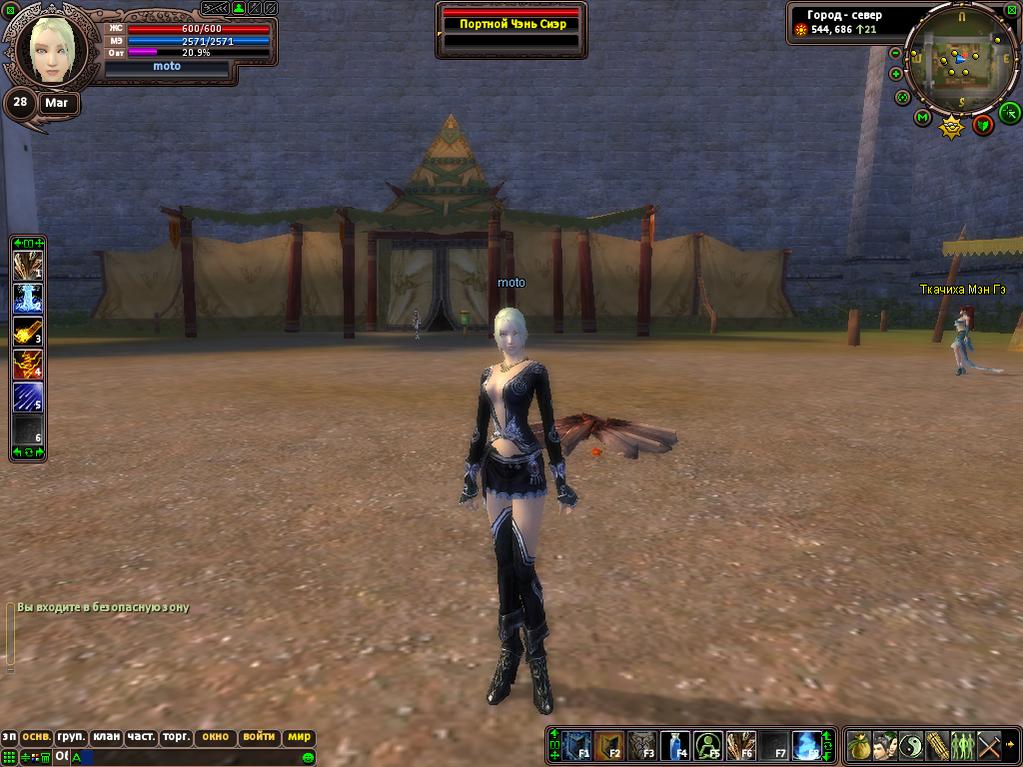Select the "клан" chat tab
1023x767 pixels.
[106, 737]
